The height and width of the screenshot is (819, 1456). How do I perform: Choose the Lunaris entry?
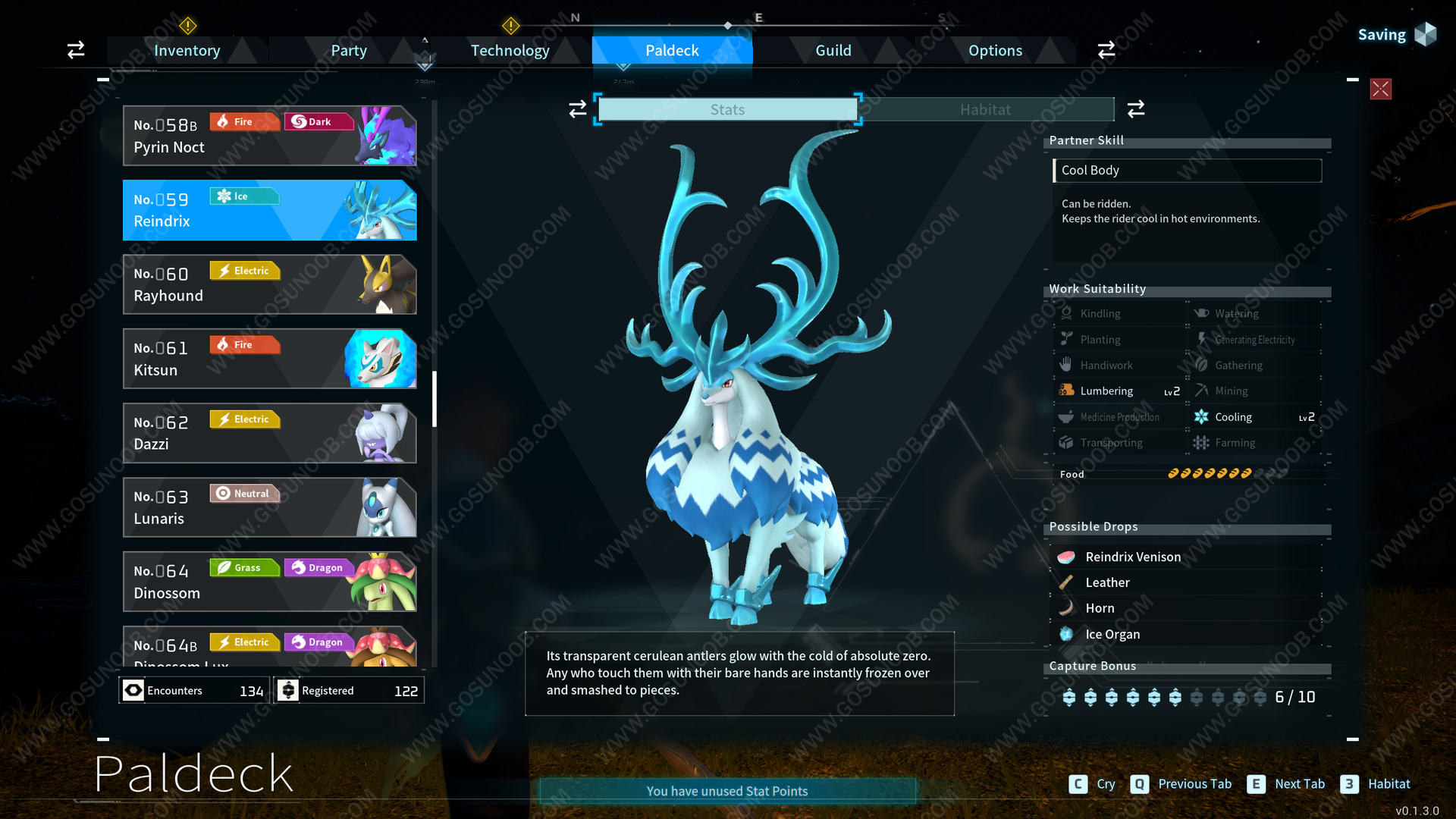(x=269, y=507)
